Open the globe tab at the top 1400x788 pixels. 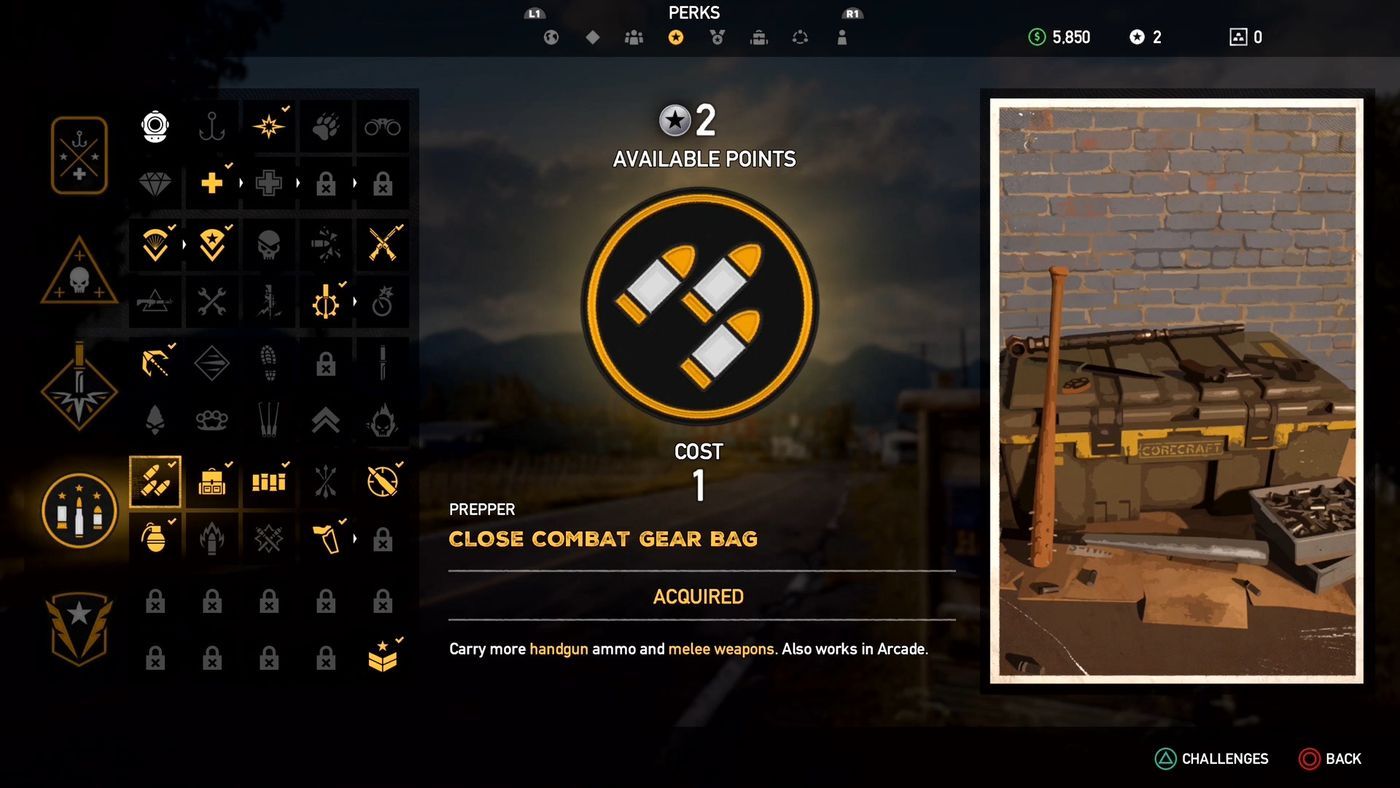tap(549, 37)
